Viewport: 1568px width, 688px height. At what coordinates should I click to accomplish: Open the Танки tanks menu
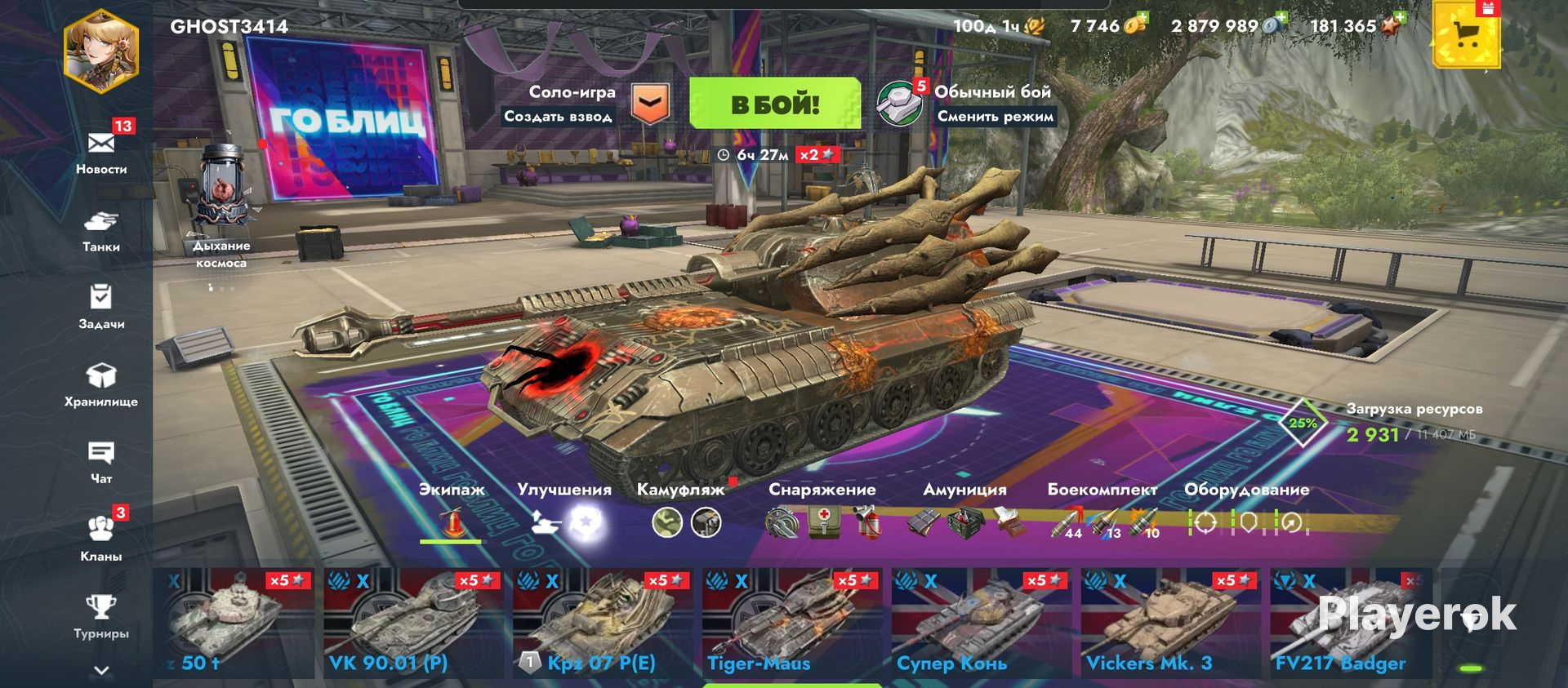point(101,230)
